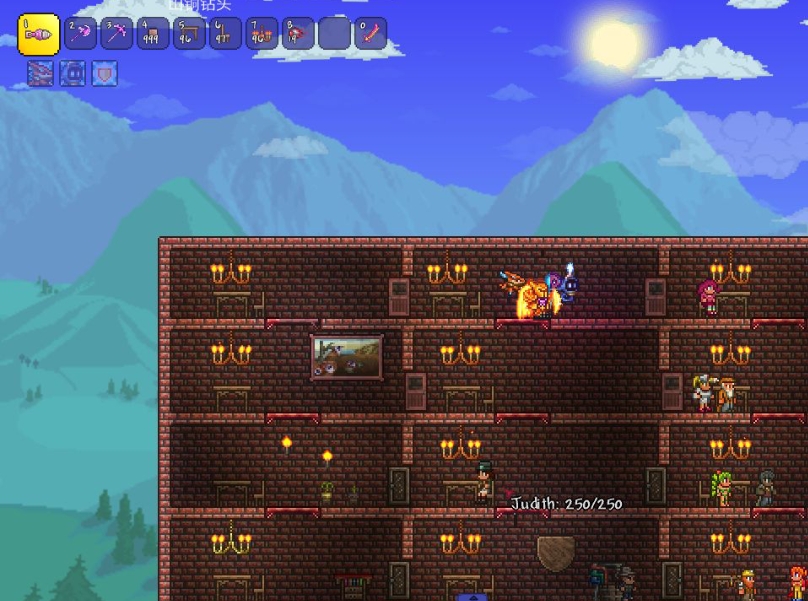The image size is (808, 601).
Task: Select the red item stack in slot 8
Action: 298,34
